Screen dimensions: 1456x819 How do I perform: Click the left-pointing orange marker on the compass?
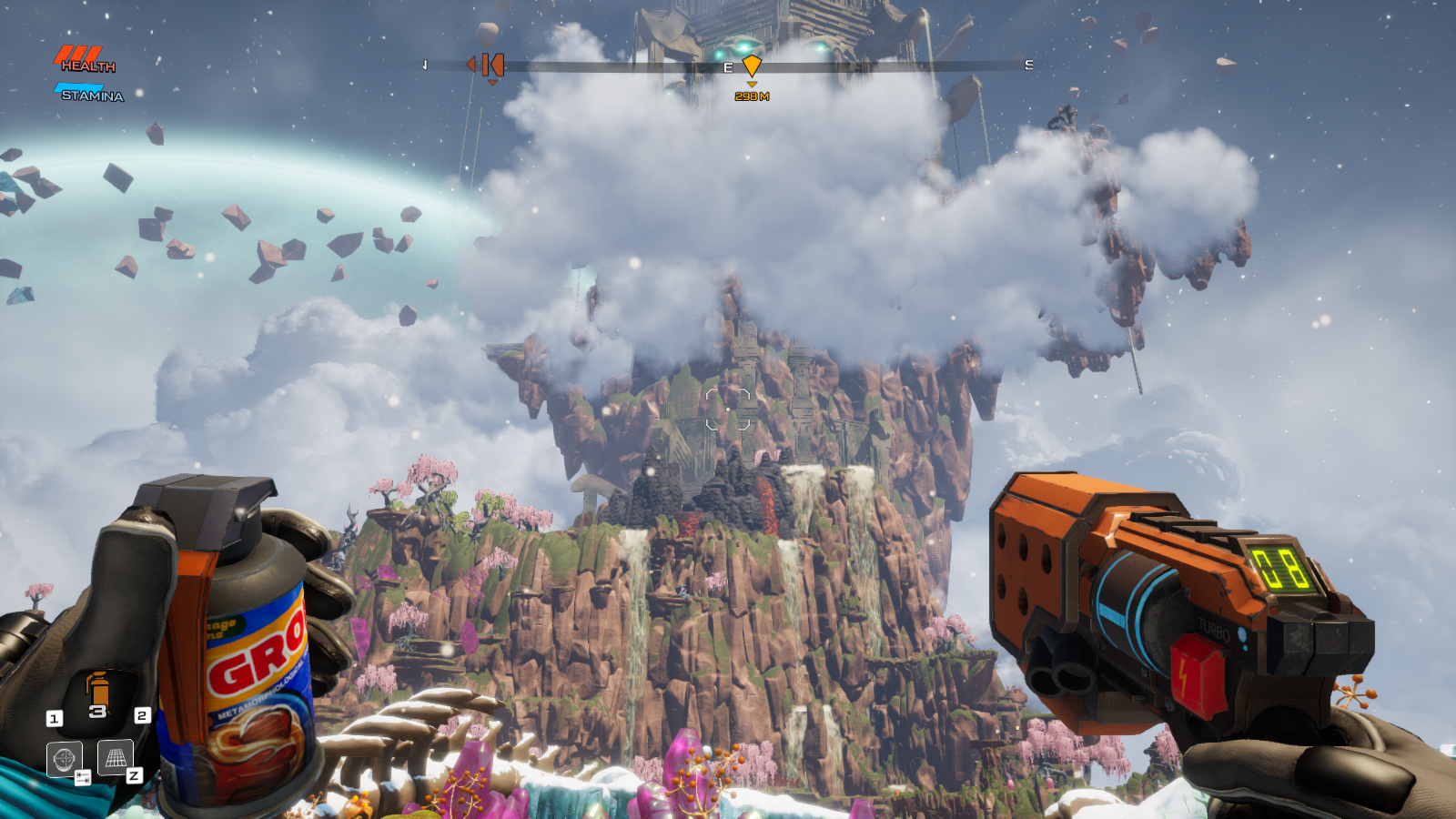pyautogui.click(x=471, y=65)
